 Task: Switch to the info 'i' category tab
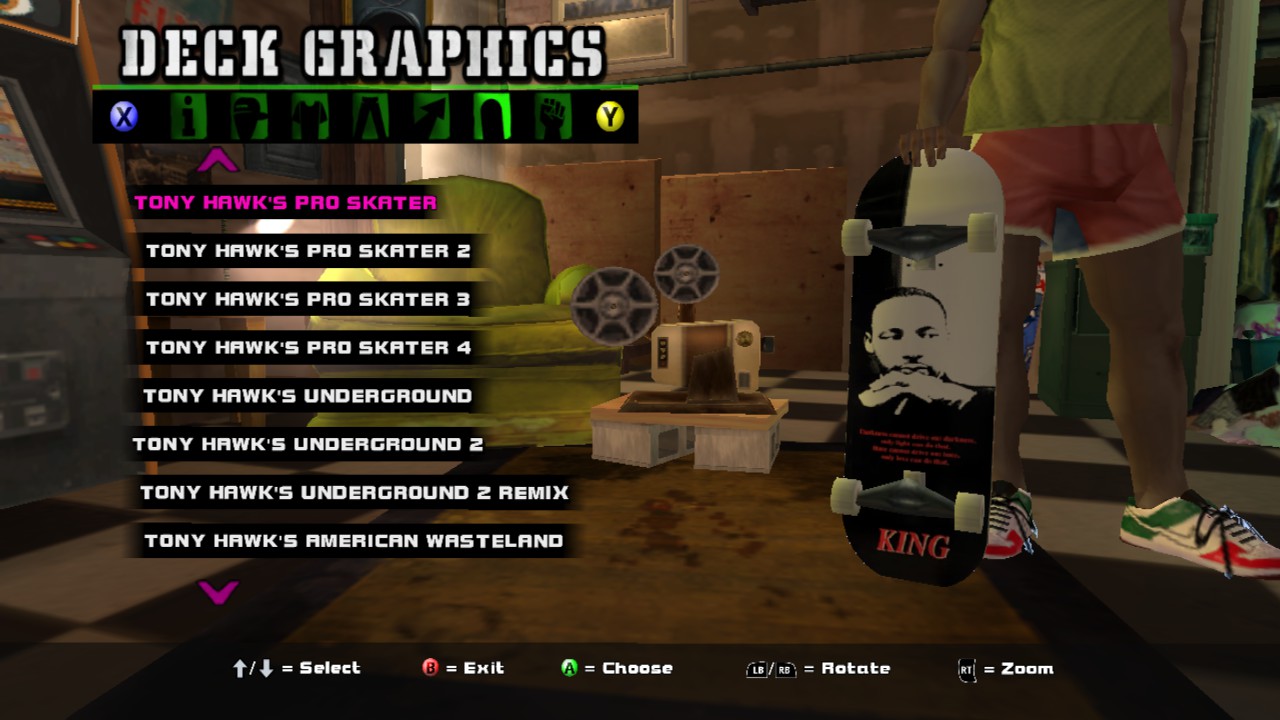click(x=188, y=117)
